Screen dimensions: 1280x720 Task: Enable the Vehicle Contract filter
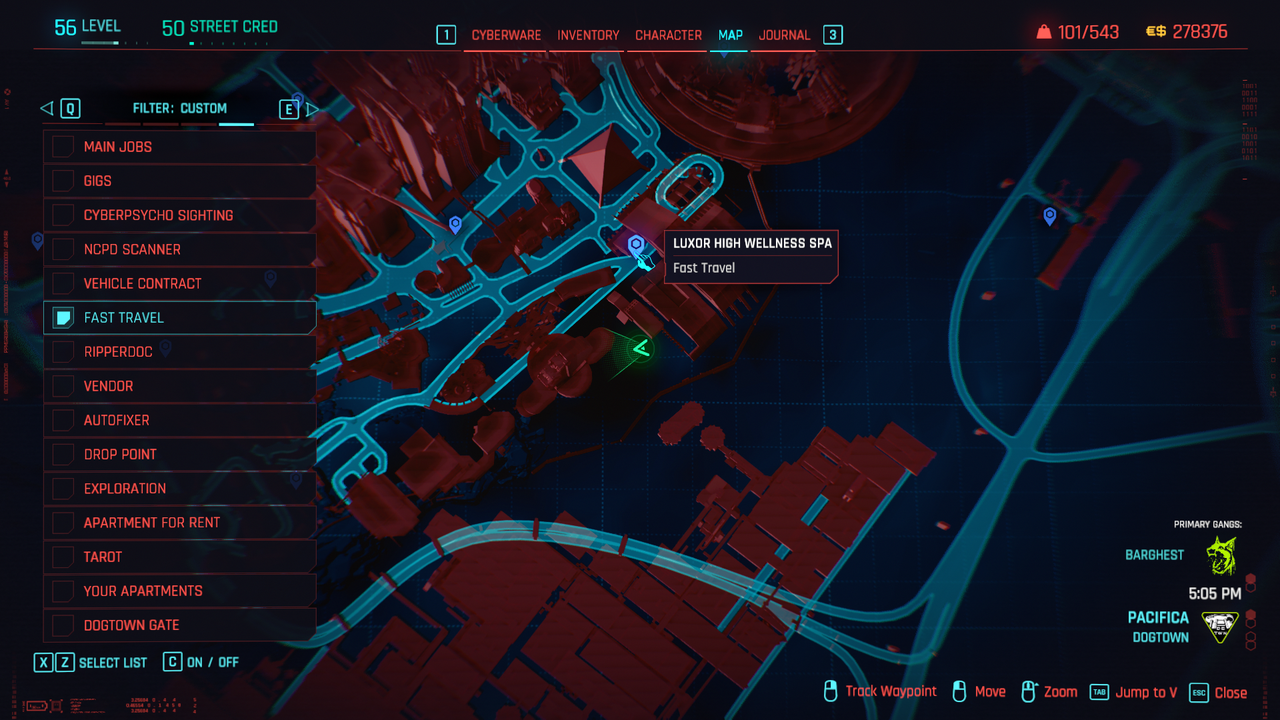(63, 283)
